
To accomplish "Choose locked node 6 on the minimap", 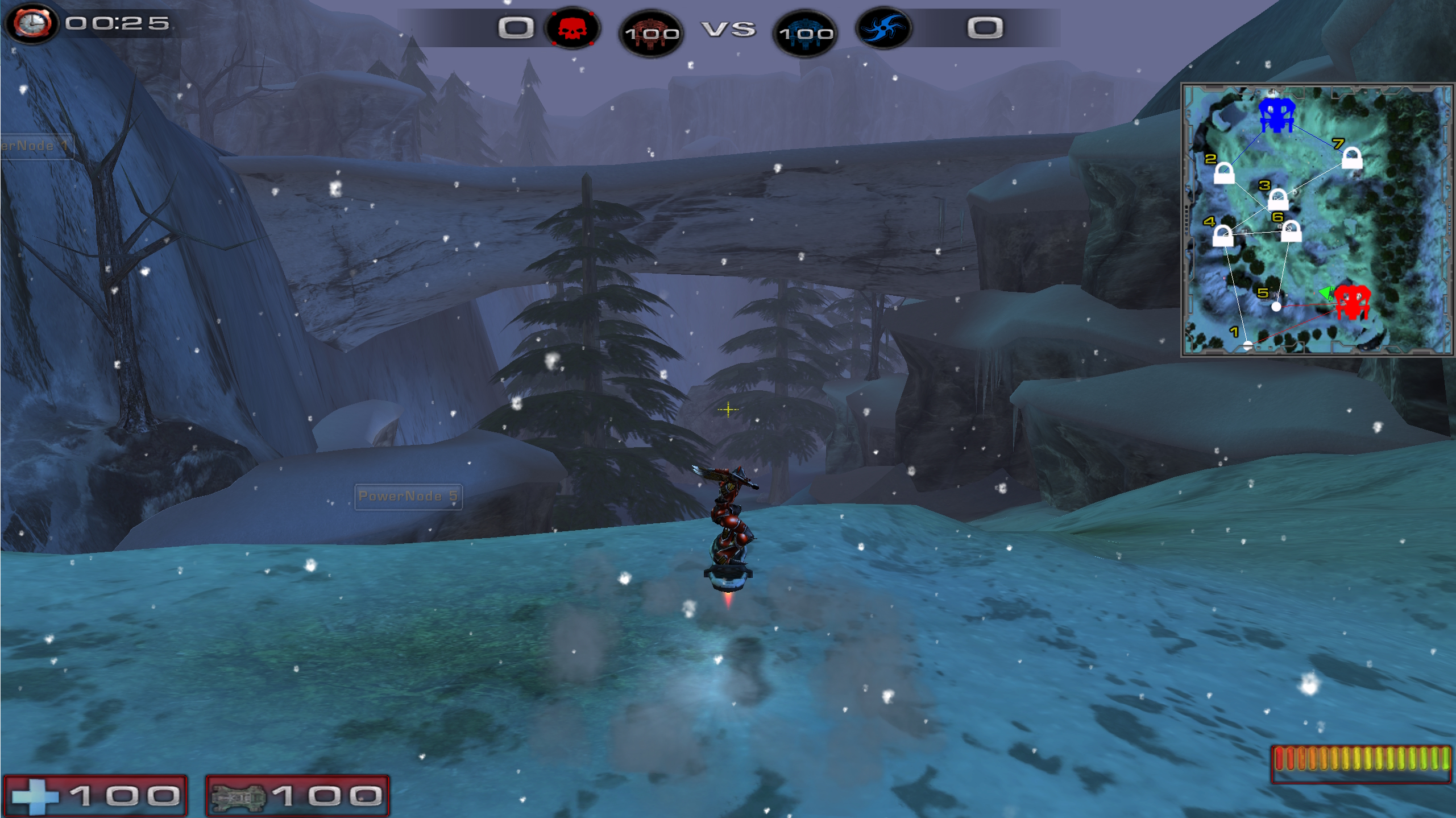I will click(x=1291, y=231).
